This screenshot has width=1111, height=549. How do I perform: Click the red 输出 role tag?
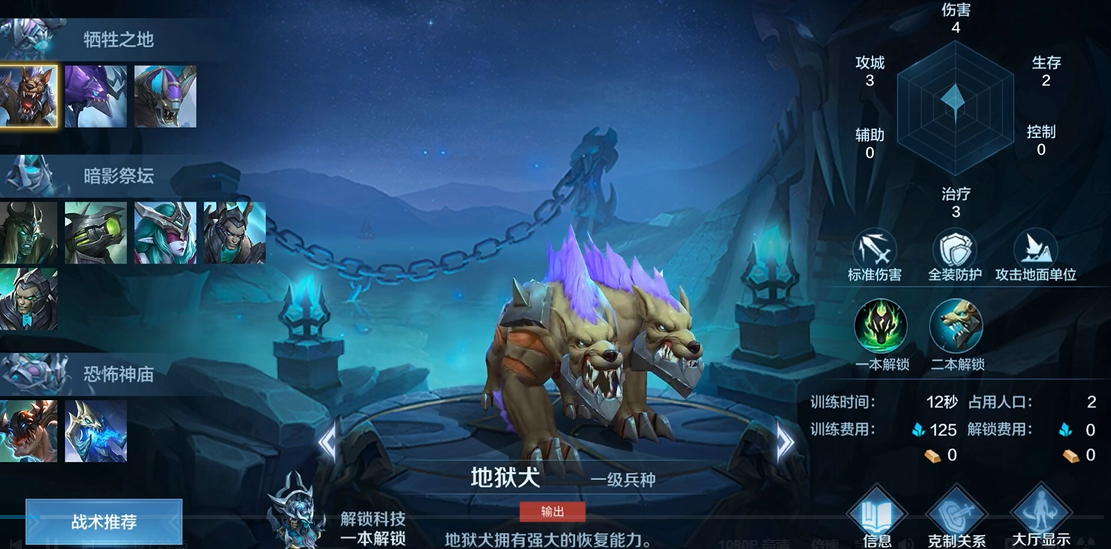click(x=552, y=512)
